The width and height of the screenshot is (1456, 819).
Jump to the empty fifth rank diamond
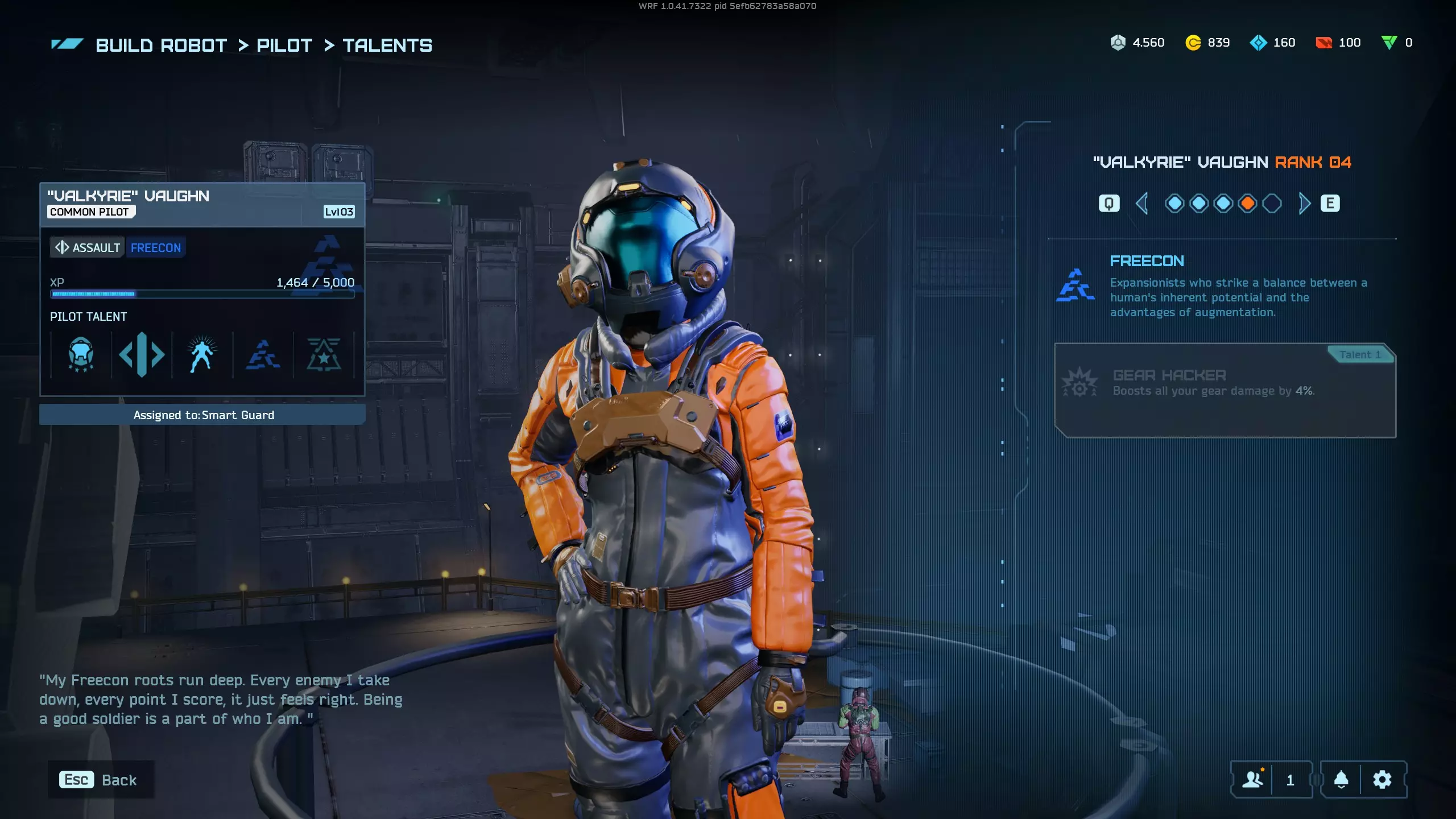1272,203
